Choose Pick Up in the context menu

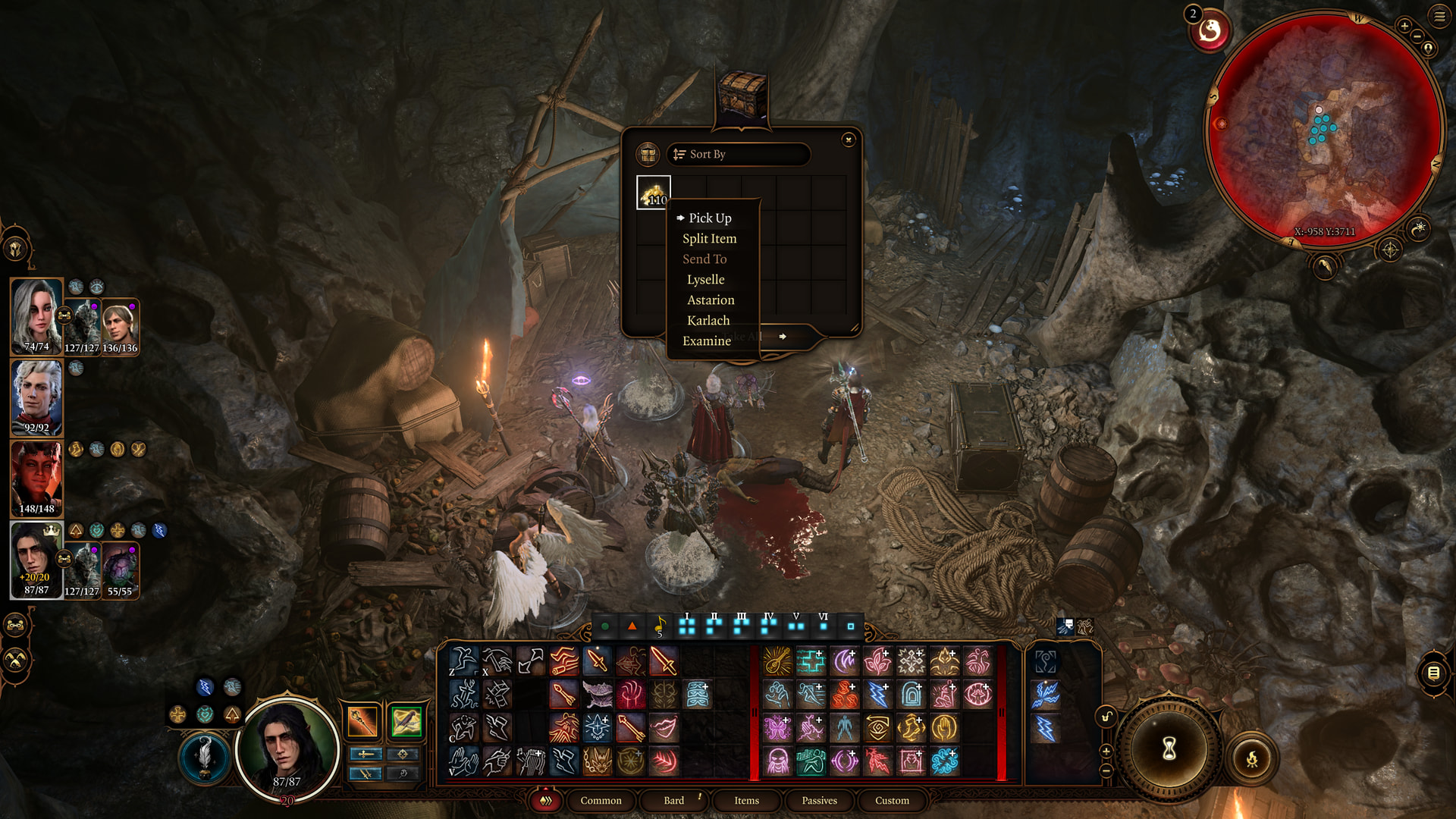[710, 218]
